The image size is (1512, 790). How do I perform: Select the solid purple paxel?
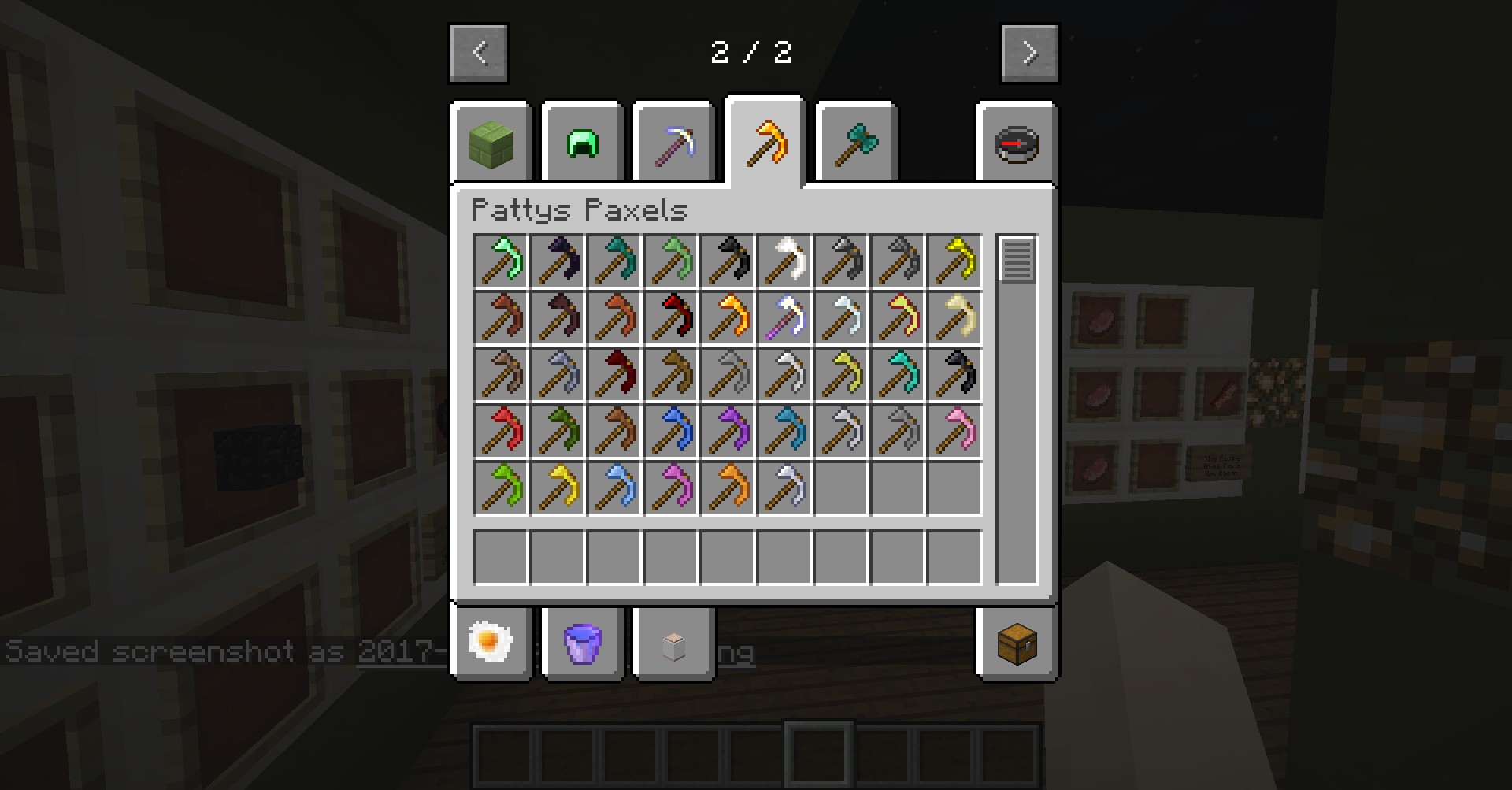click(728, 430)
